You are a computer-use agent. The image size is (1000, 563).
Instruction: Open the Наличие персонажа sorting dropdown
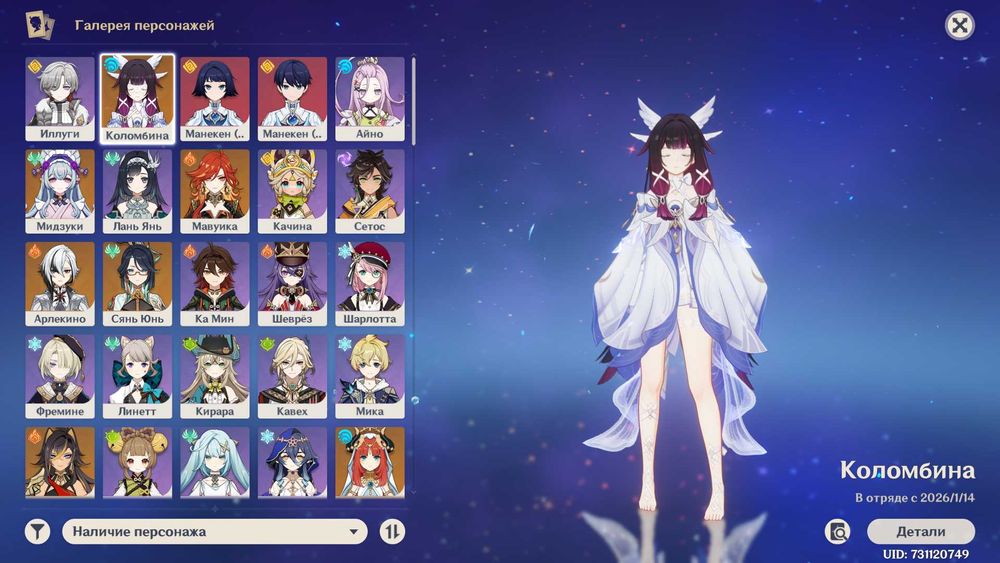coord(215,532)
